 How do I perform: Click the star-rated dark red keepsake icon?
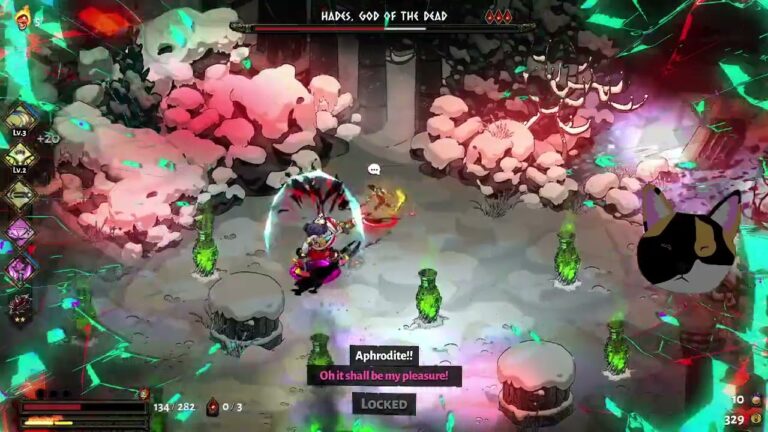point(20,307)
